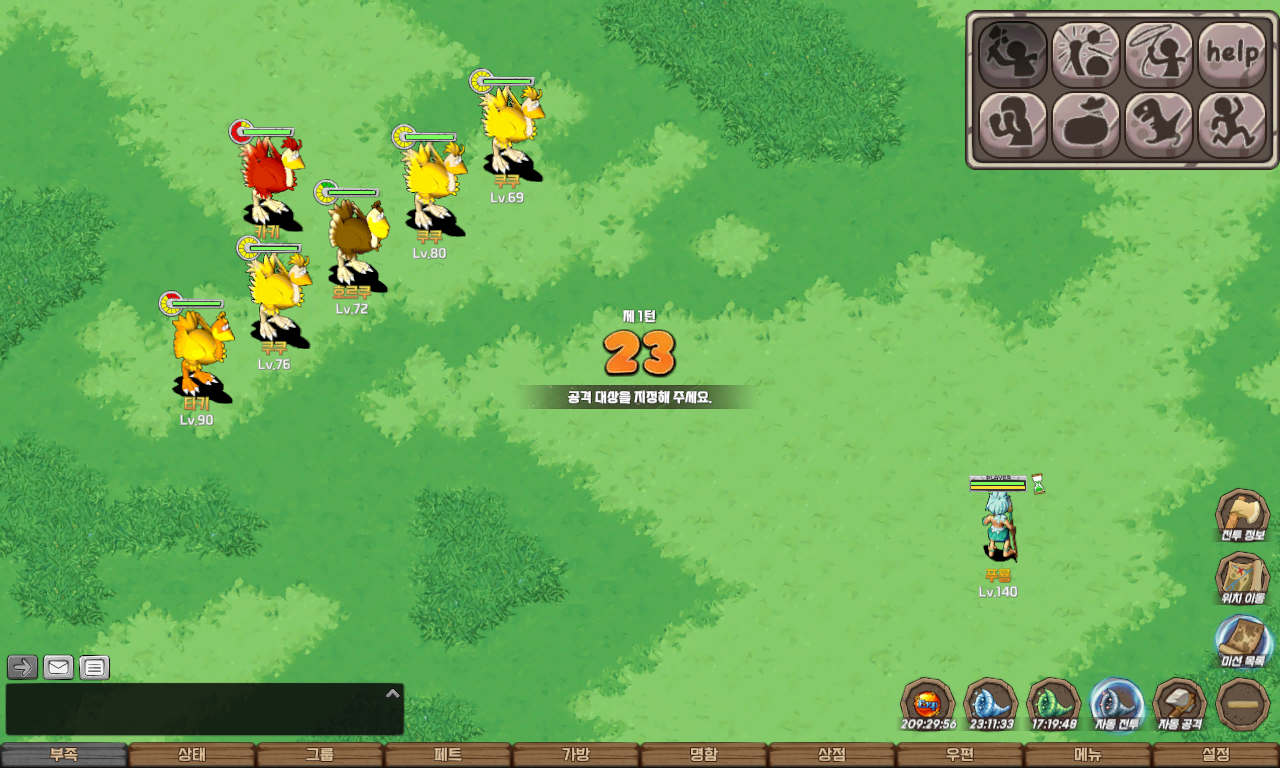Open the item sack battle command

[x=1085, y=125]
